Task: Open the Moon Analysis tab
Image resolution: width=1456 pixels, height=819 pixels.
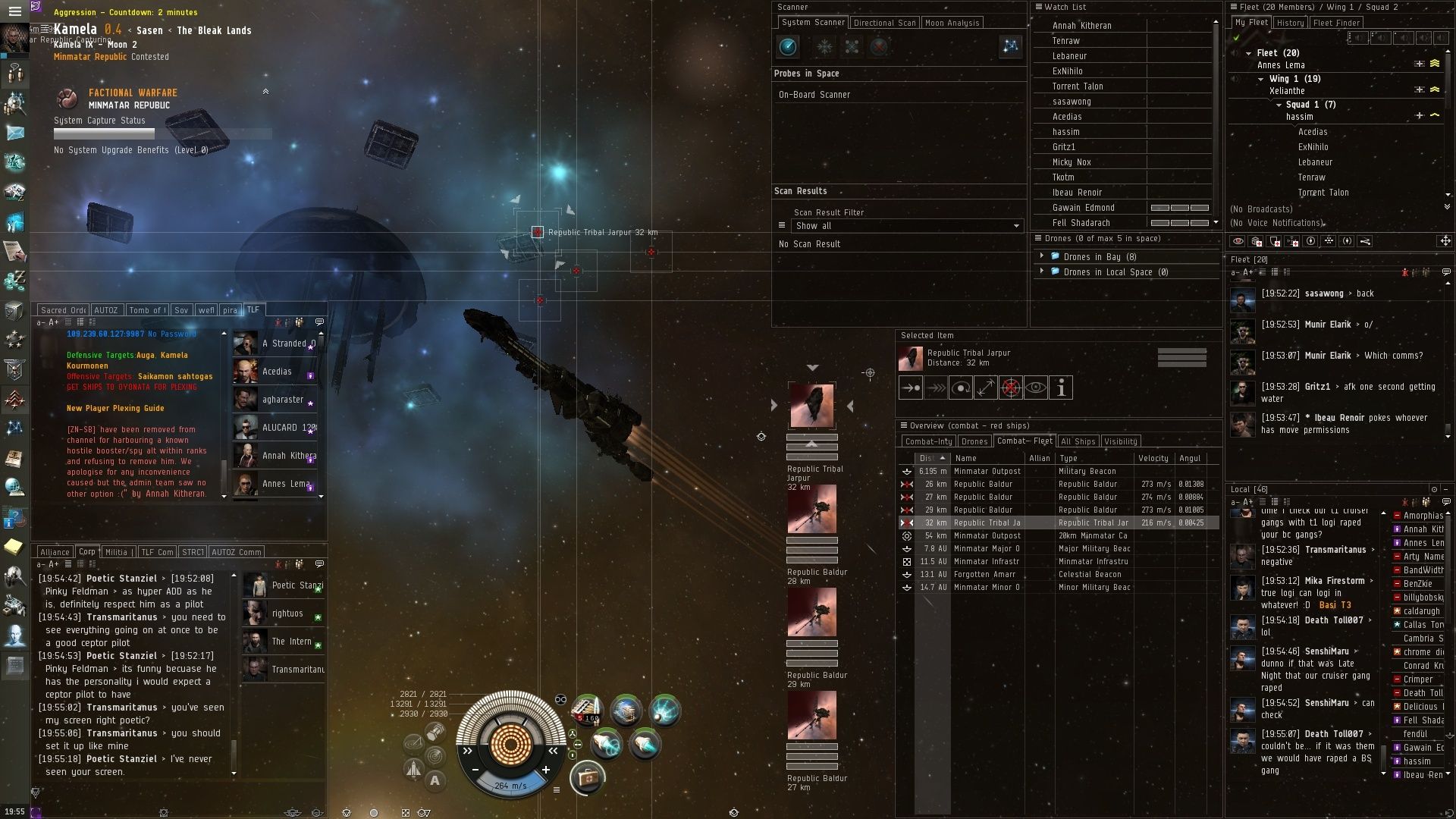Action: pos(952,23)
